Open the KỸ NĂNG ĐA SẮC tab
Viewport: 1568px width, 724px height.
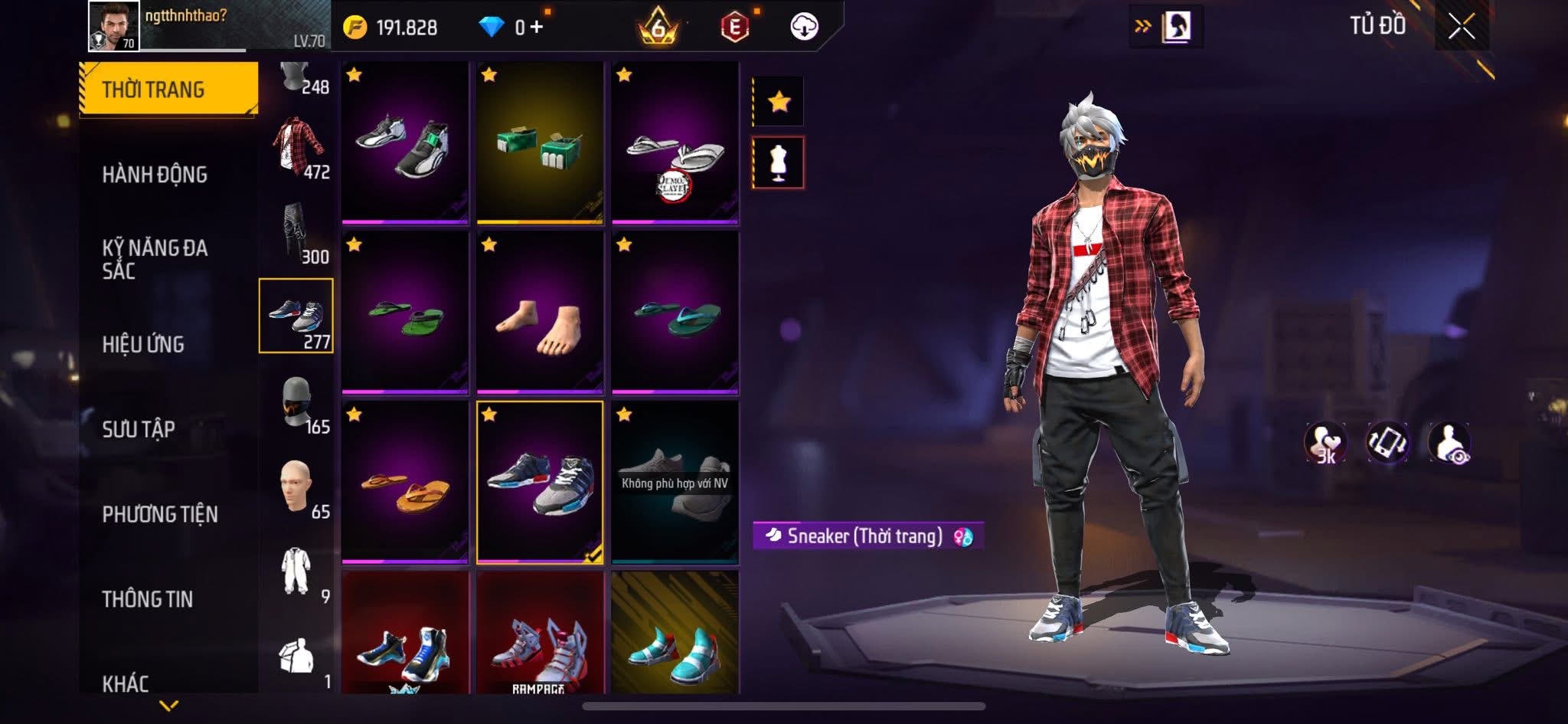155,259
